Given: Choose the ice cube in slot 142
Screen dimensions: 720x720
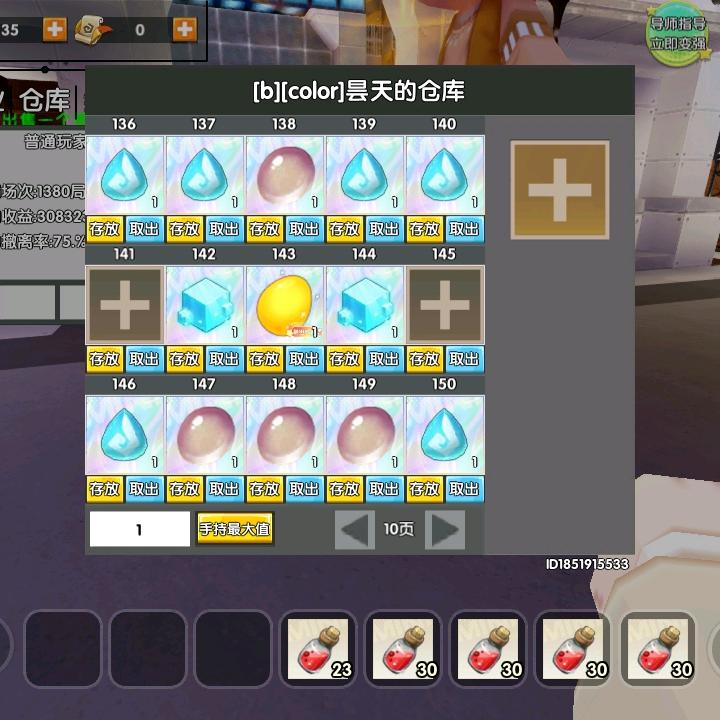Looking at the screenshot, I should pos(204,305).
